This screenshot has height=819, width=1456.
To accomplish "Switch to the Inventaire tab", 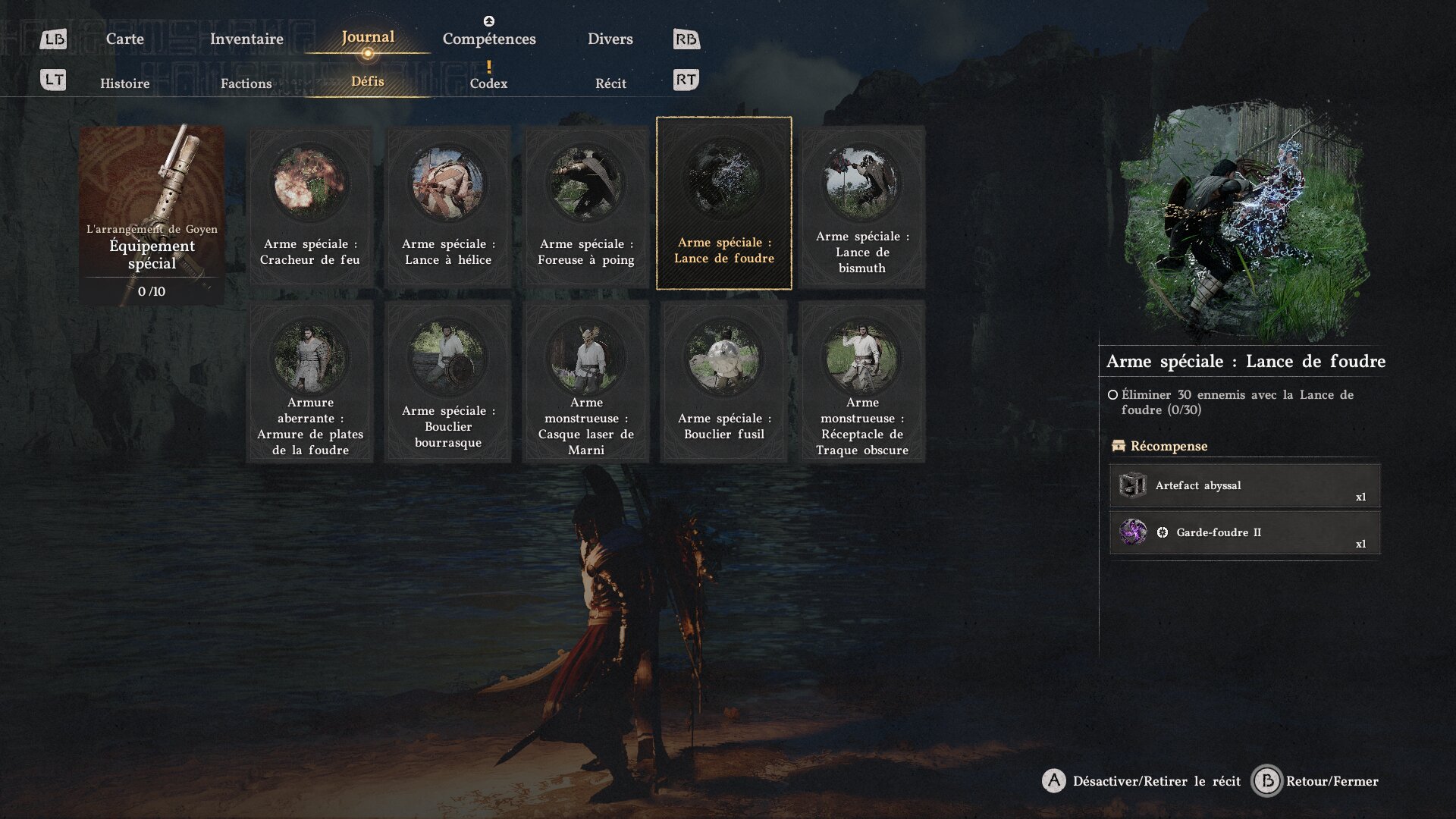I will point(246,39).
